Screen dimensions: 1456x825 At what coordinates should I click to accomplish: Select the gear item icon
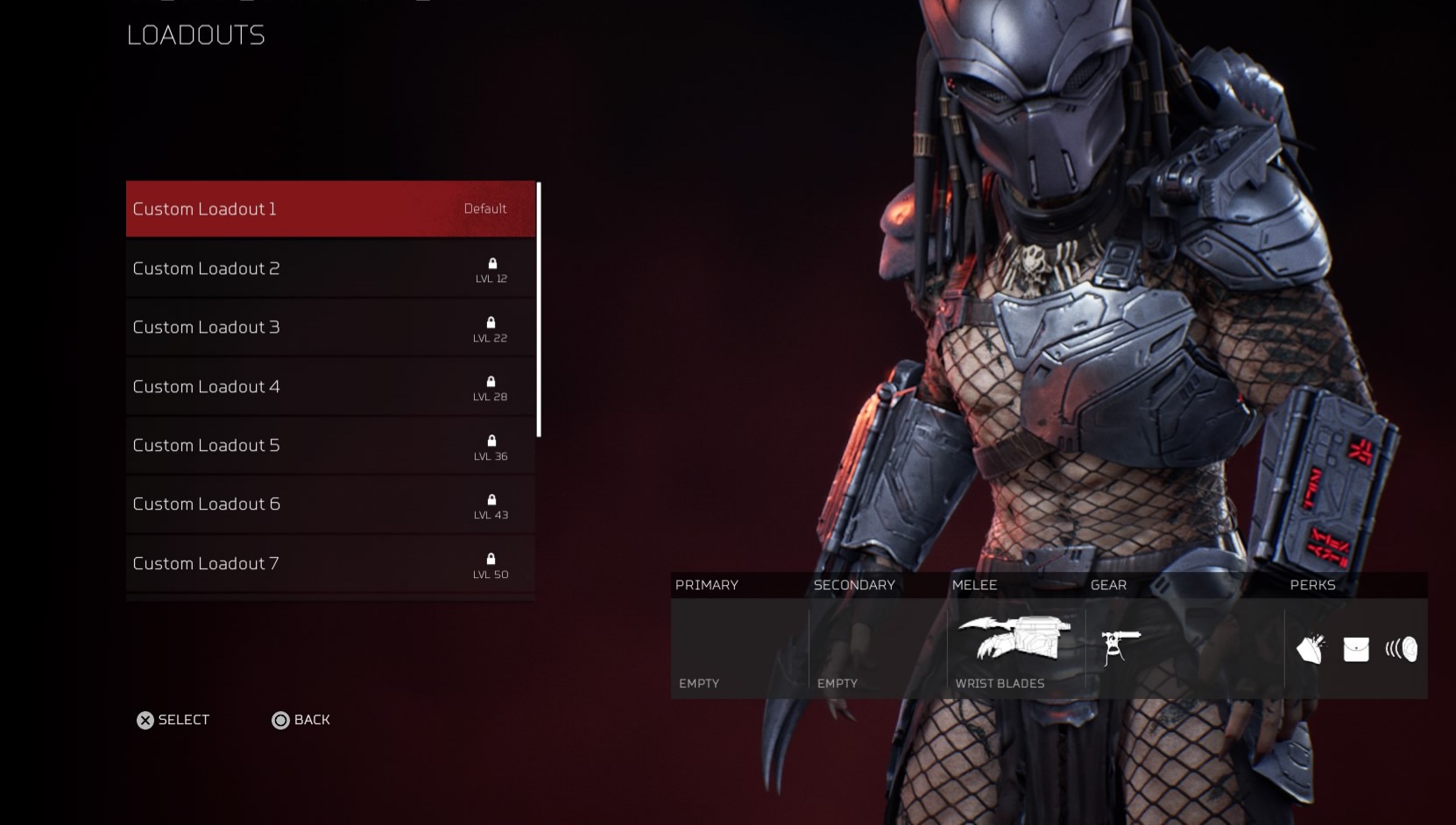(1120, 646)
